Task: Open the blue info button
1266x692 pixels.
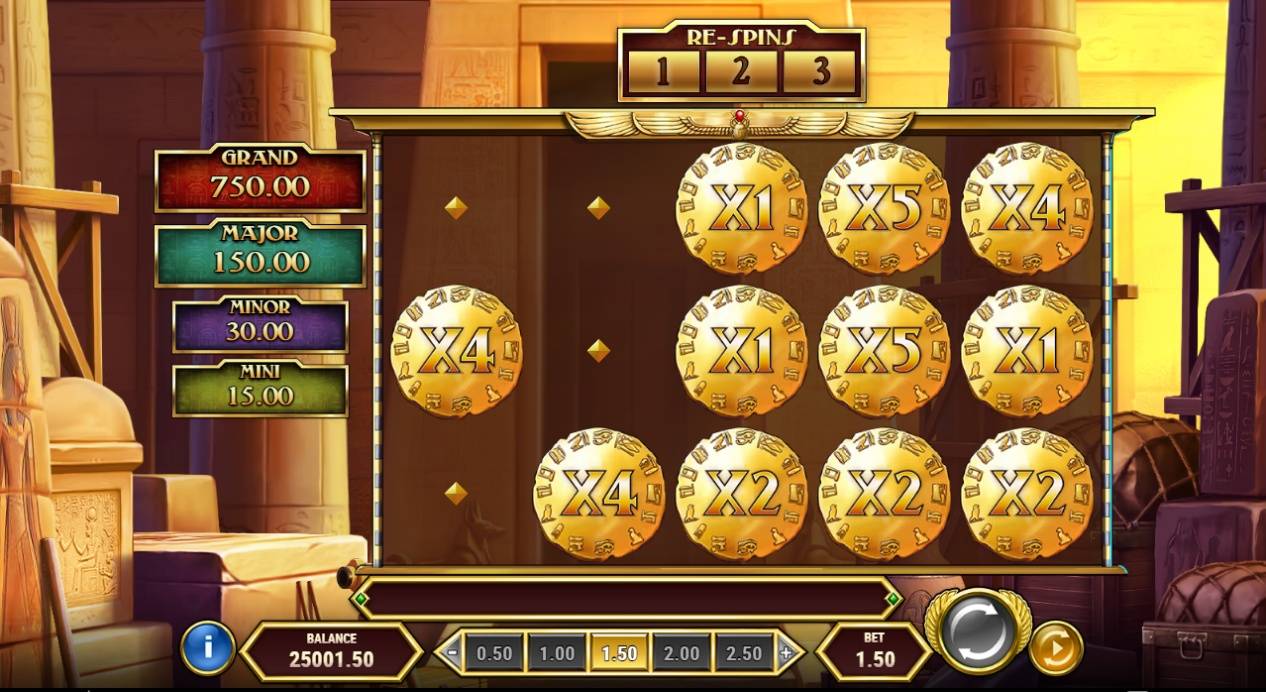Action: point(208,648)
